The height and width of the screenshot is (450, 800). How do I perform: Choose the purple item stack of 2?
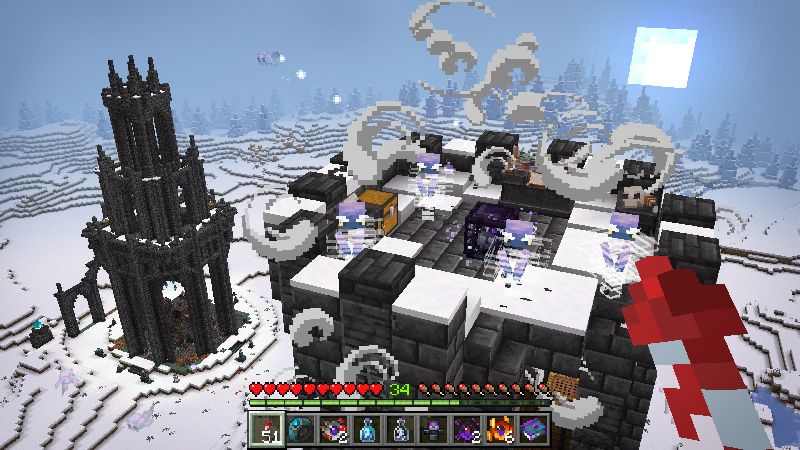467,429
